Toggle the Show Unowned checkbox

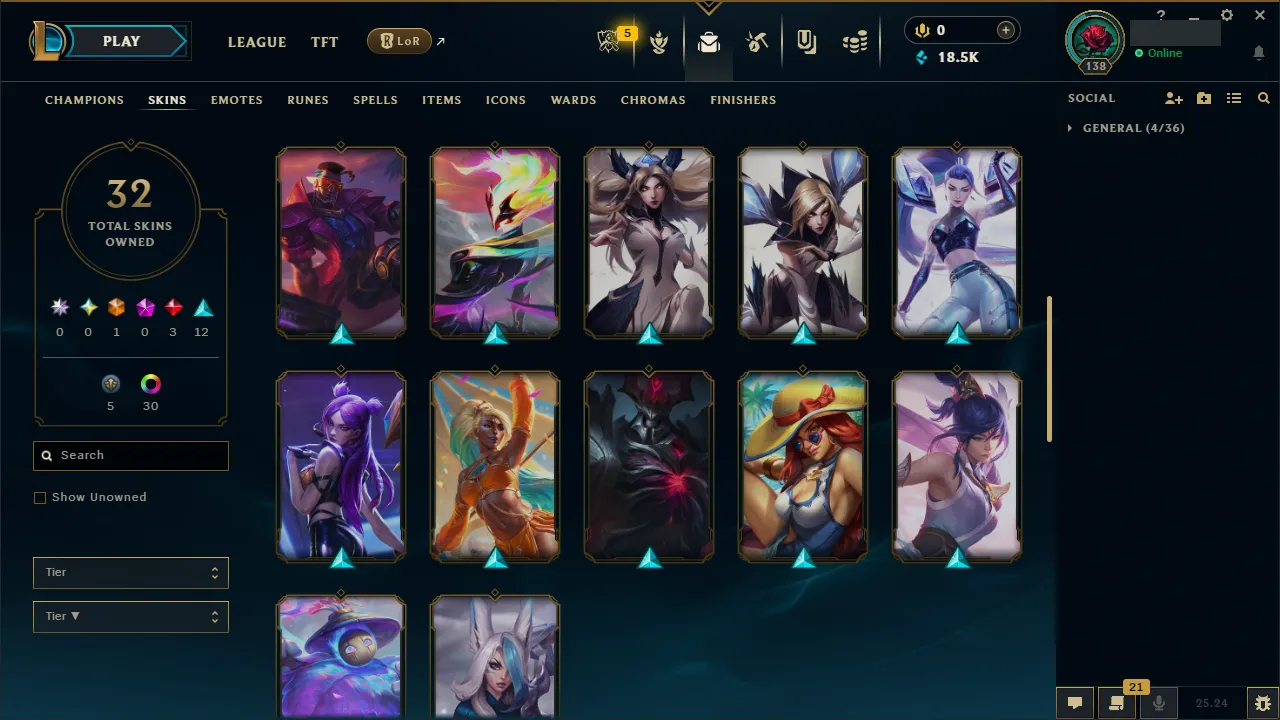(x=40, y=497)
